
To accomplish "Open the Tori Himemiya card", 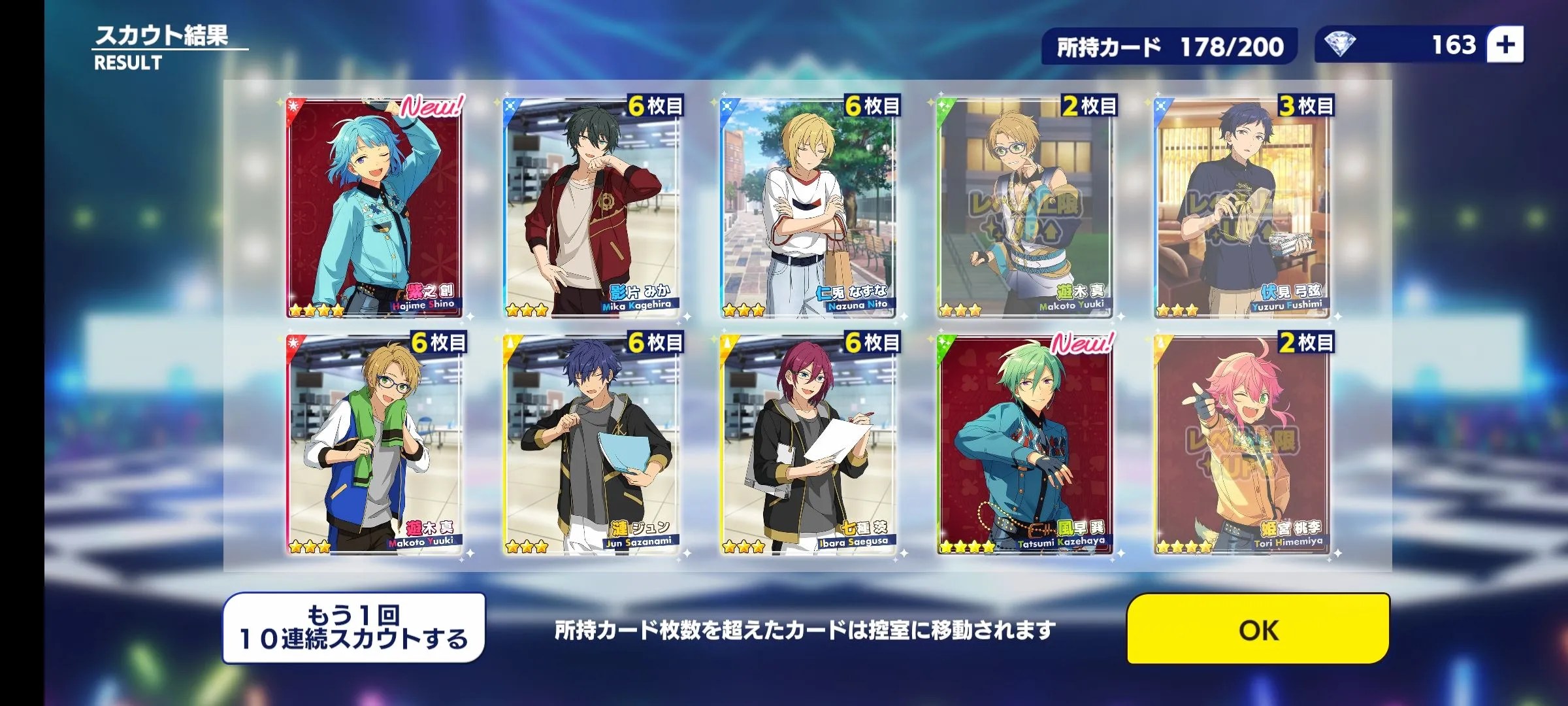I will 1242,446.
